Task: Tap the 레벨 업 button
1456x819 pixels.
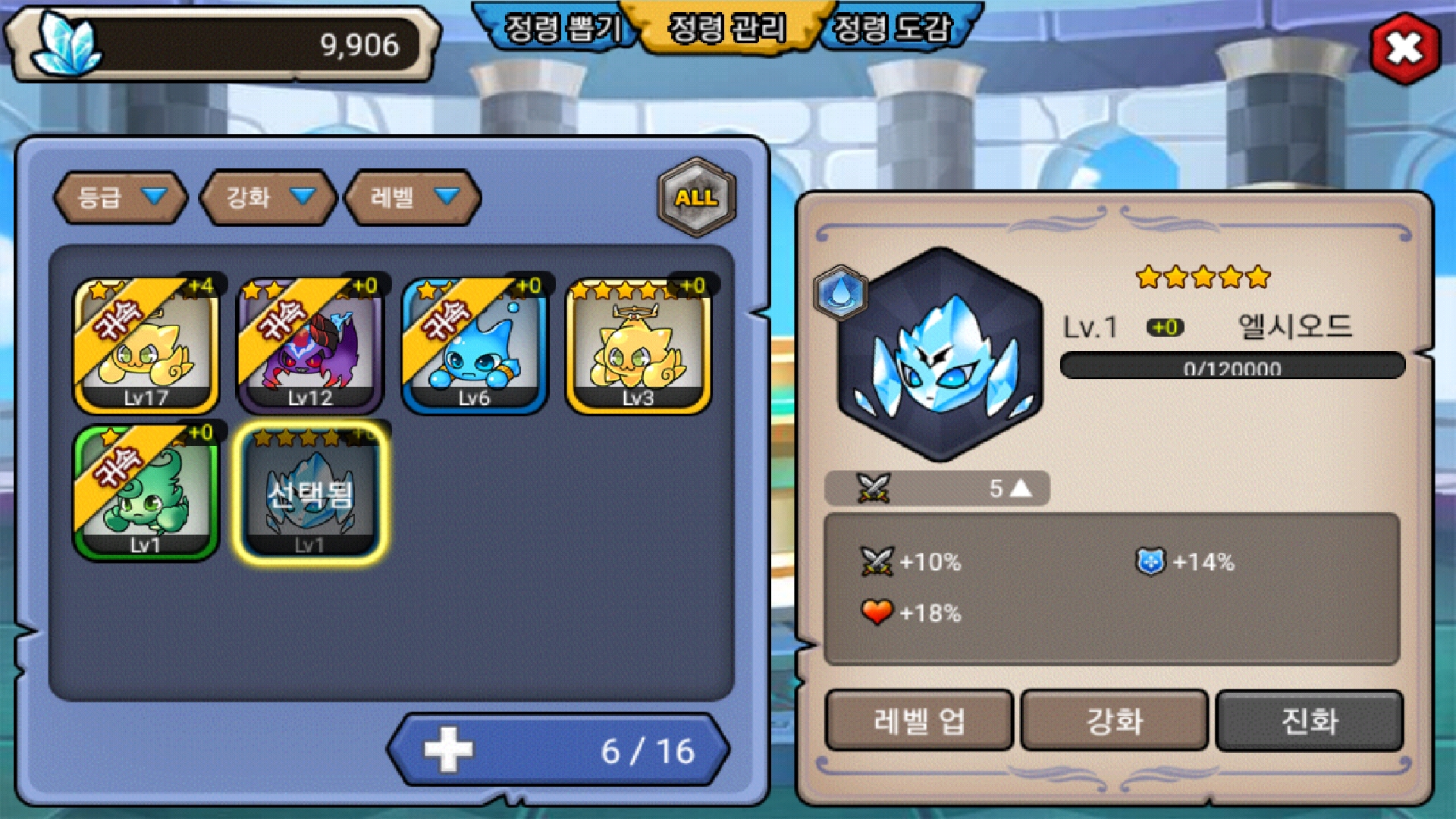Action: point(919,720)
